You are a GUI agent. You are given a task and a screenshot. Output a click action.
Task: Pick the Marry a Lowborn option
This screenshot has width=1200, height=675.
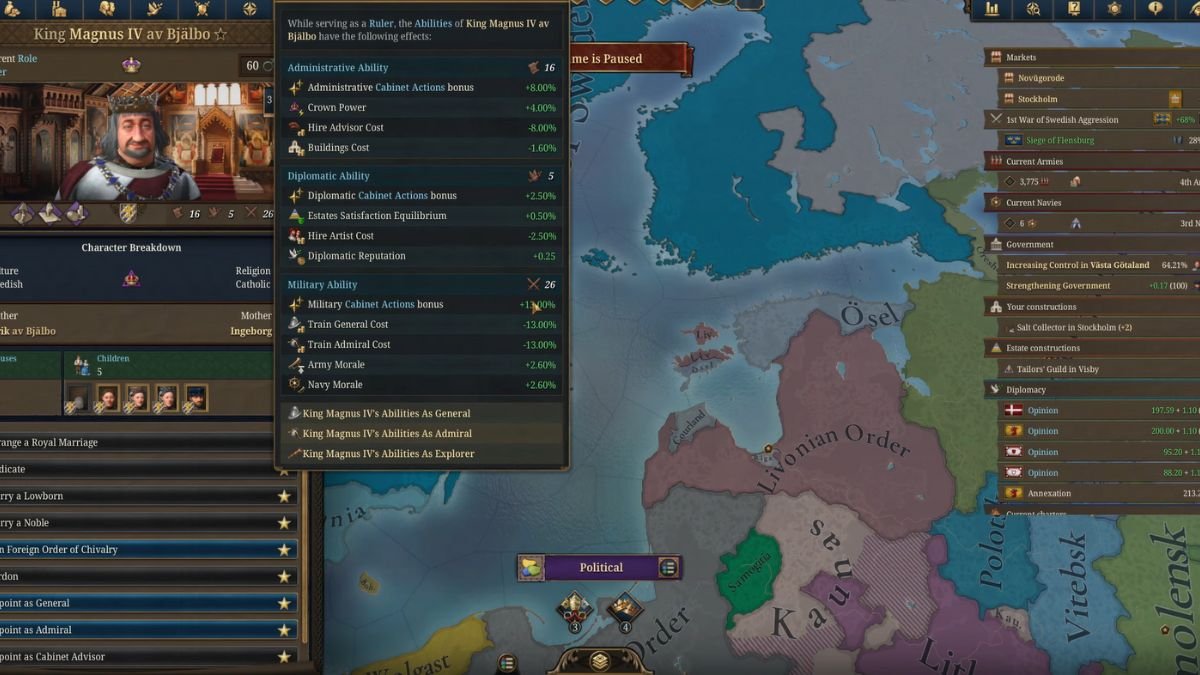[x=140, y=495]
